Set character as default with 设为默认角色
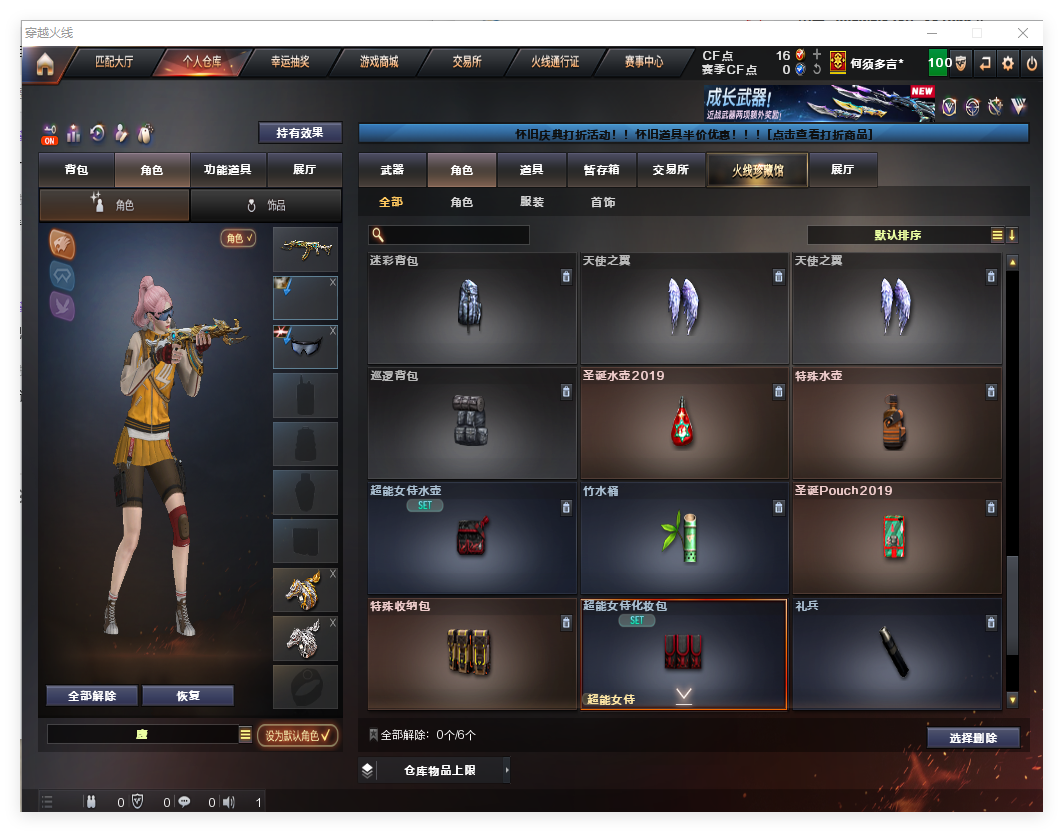Image resolution: width=1063 pixels, height=832 pixels. [x=297, y=736]
